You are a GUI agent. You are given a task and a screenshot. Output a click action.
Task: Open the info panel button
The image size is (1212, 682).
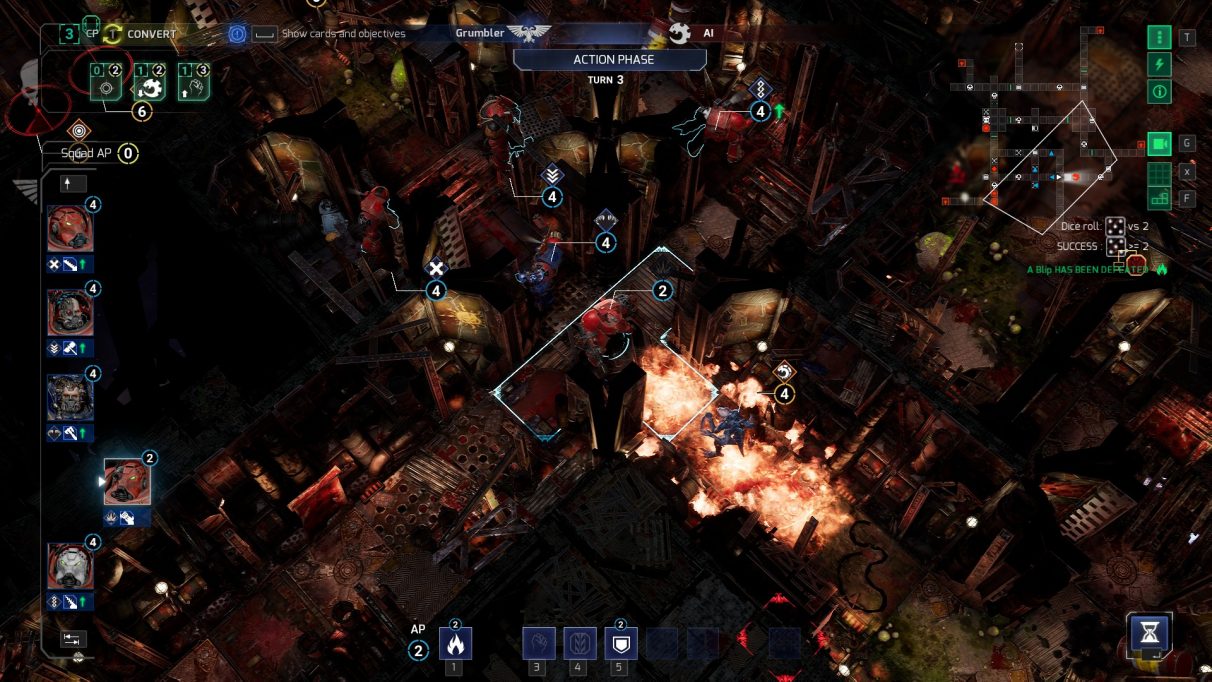1159,92
